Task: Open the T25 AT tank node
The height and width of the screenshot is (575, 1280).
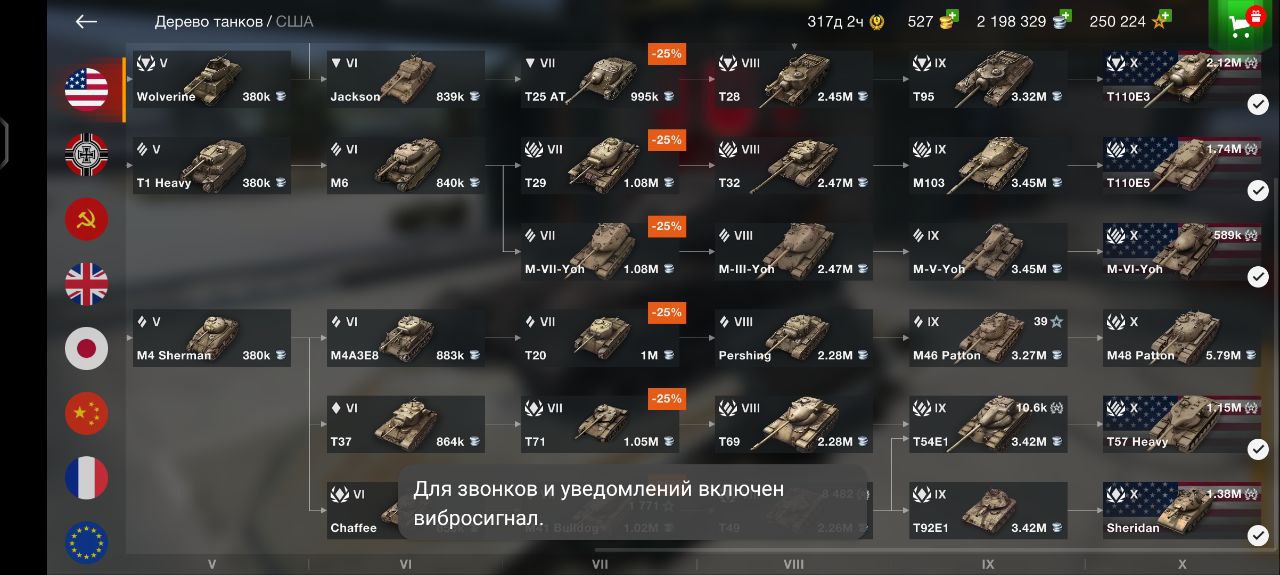Action: pos(600,80)
